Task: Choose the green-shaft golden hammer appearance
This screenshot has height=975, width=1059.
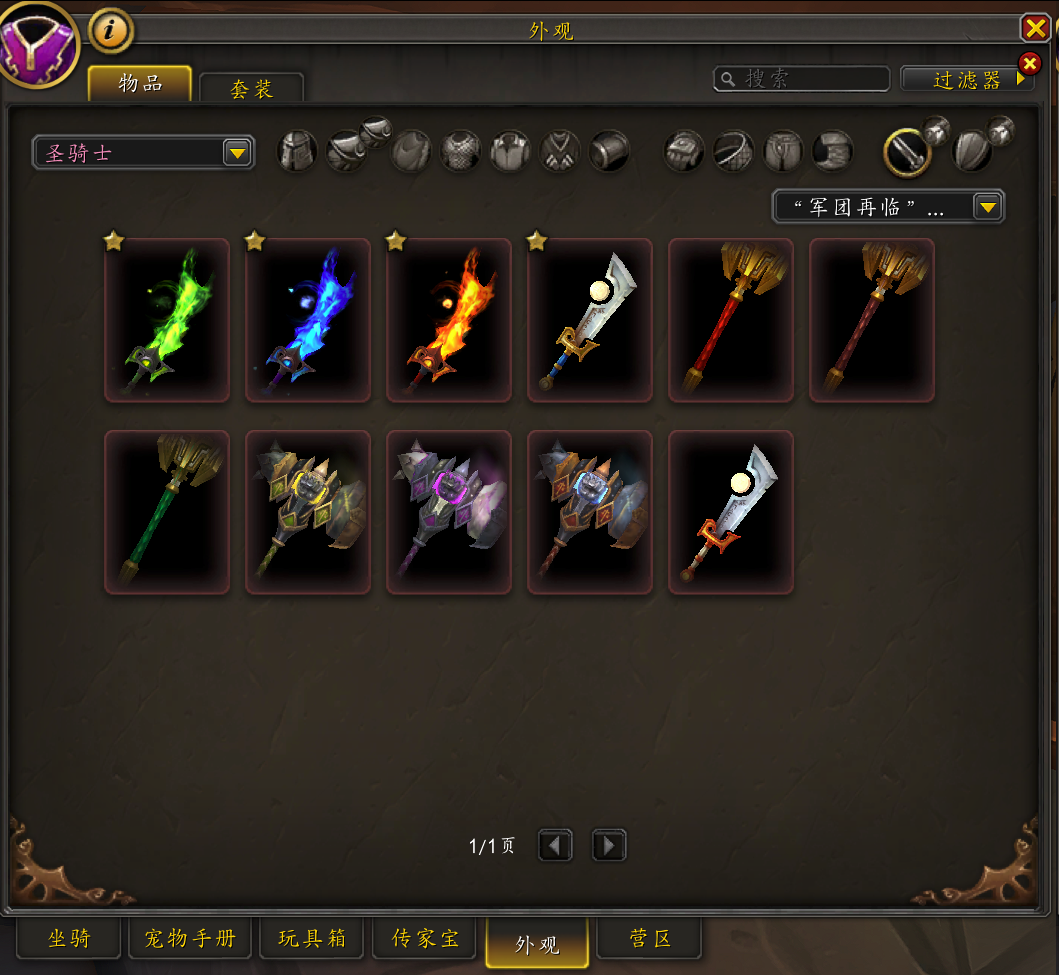Action: pyautogui.click(x=167, y=512)
